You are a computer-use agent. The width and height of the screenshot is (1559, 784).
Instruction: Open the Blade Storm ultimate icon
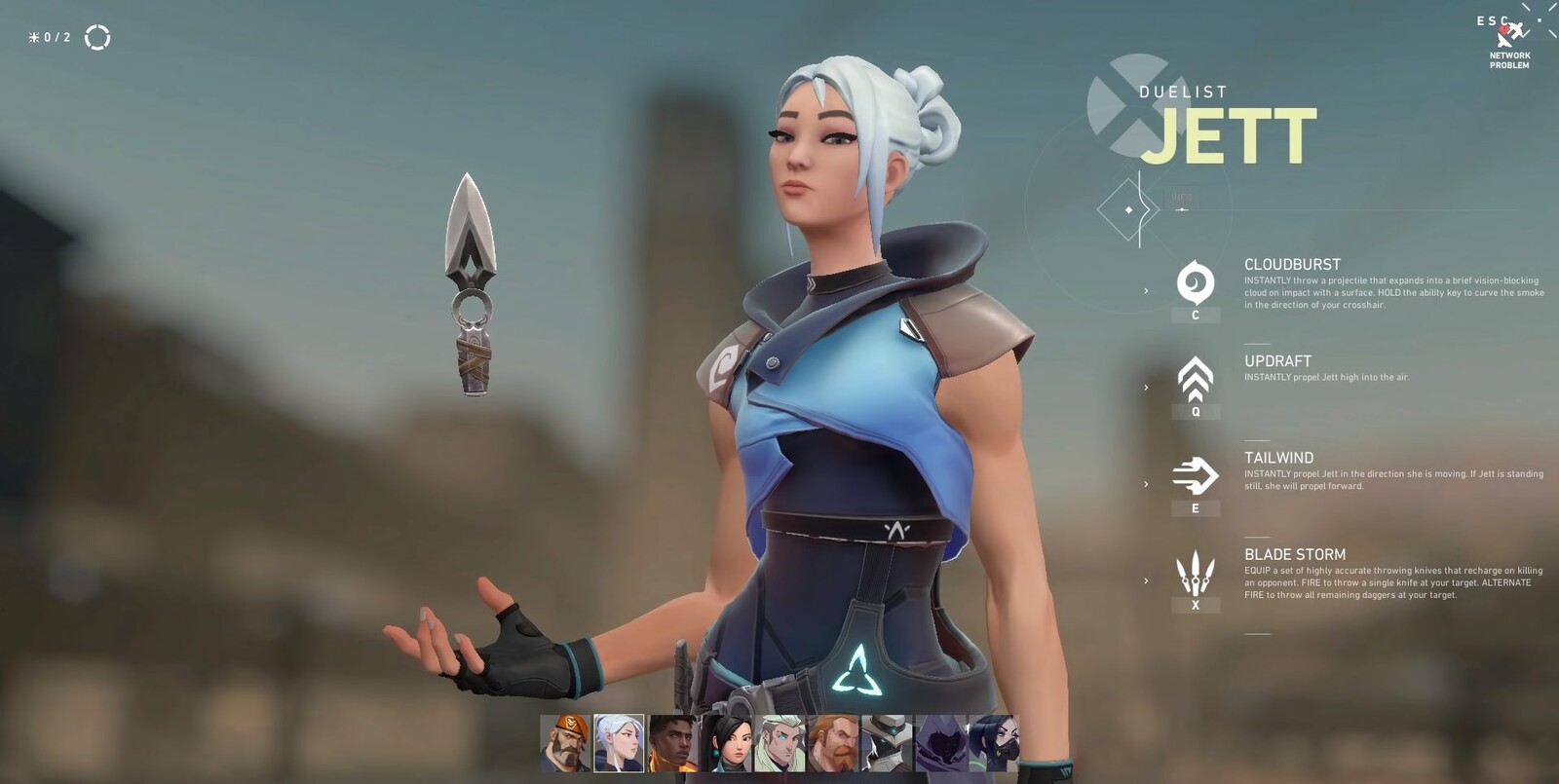click(x=1195, y=572)
